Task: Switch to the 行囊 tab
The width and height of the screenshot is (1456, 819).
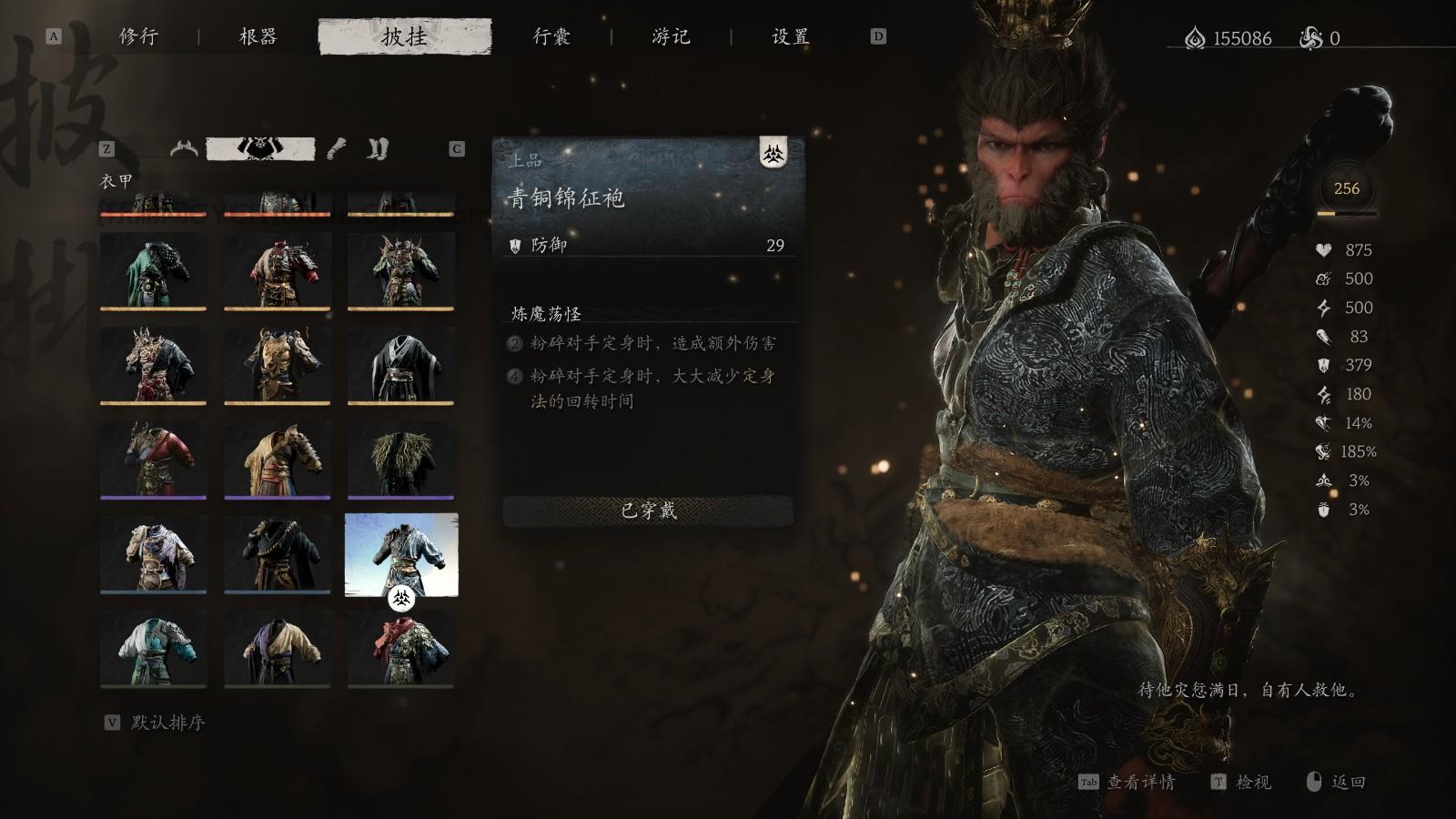Action: point(551,37)
